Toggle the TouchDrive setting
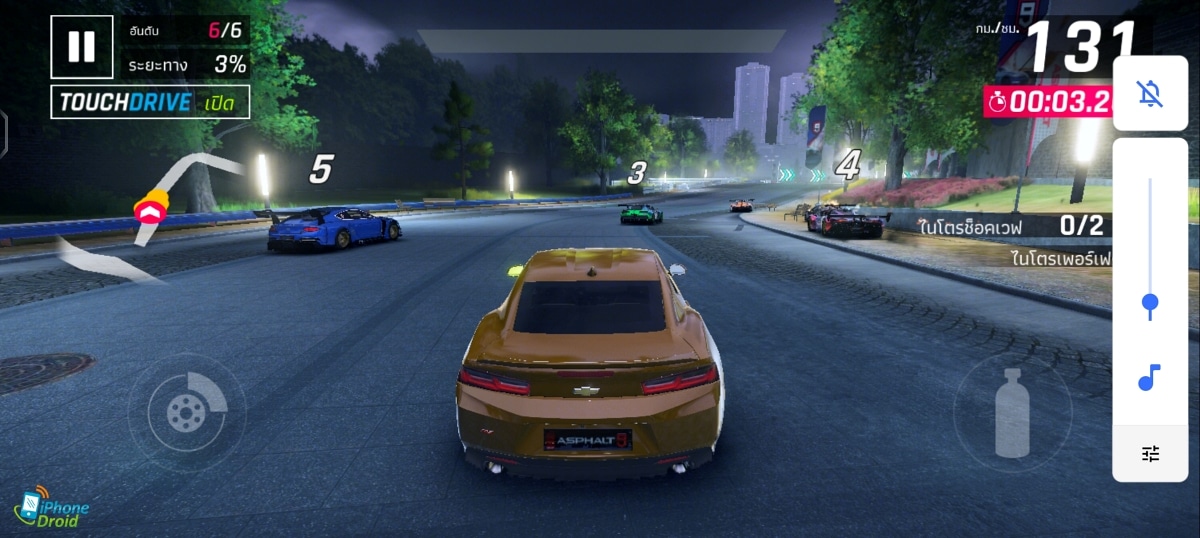 tap(150, 102)
